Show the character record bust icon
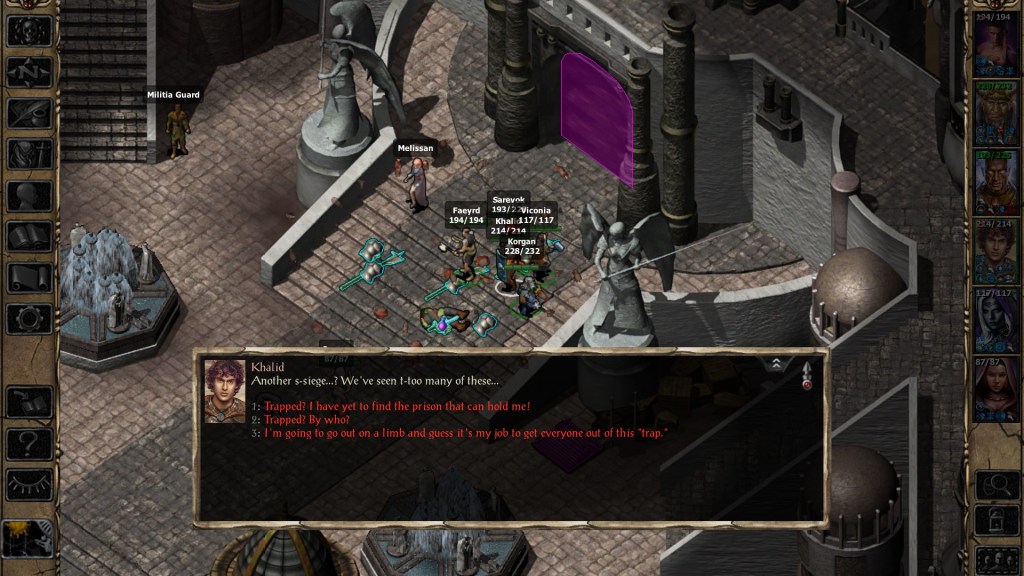 29,195
